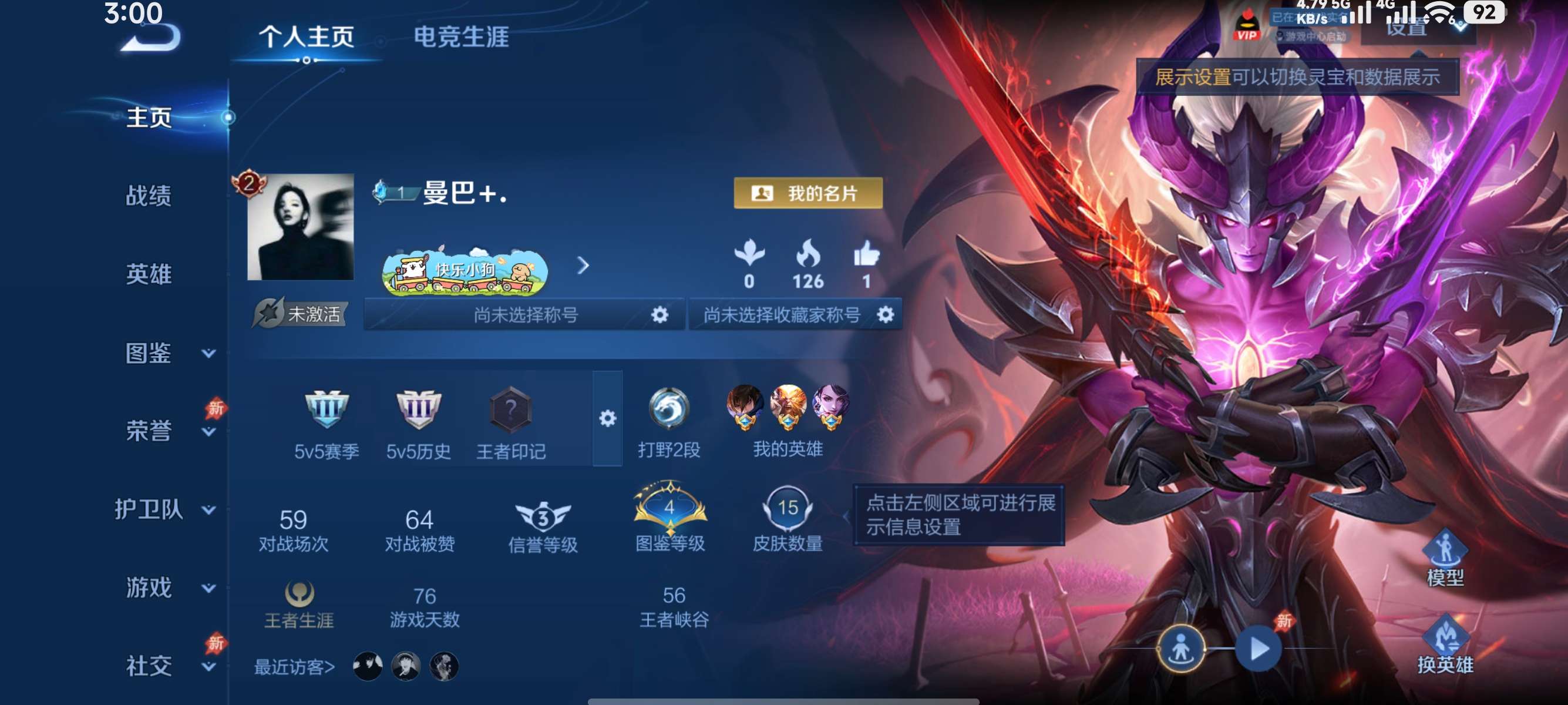Screen dimensions: 1568x705
Task: Click the 我的名片 button
Action: click(x=807, y=194)
